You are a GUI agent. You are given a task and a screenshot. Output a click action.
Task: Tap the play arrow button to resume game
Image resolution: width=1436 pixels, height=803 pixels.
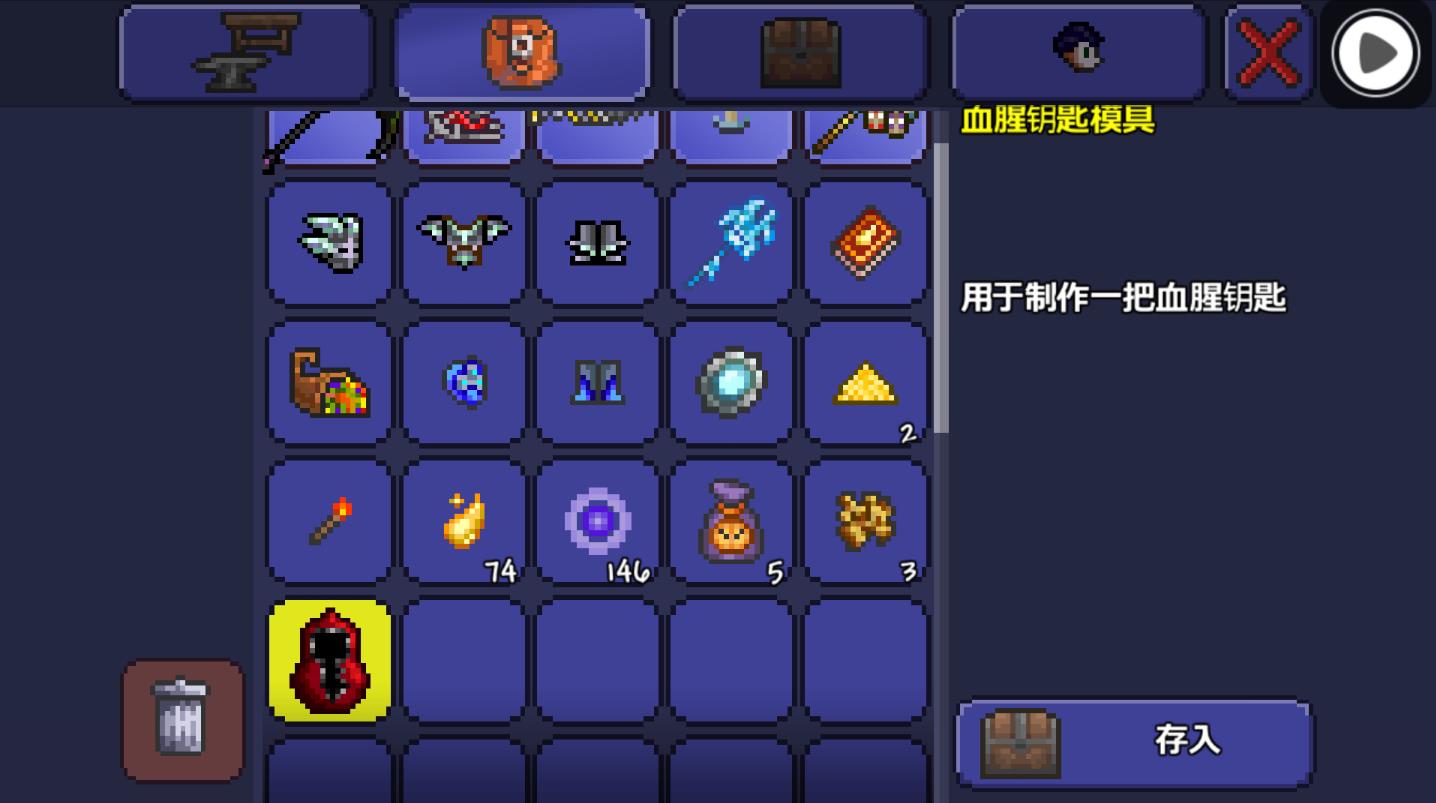point(1374,53)
